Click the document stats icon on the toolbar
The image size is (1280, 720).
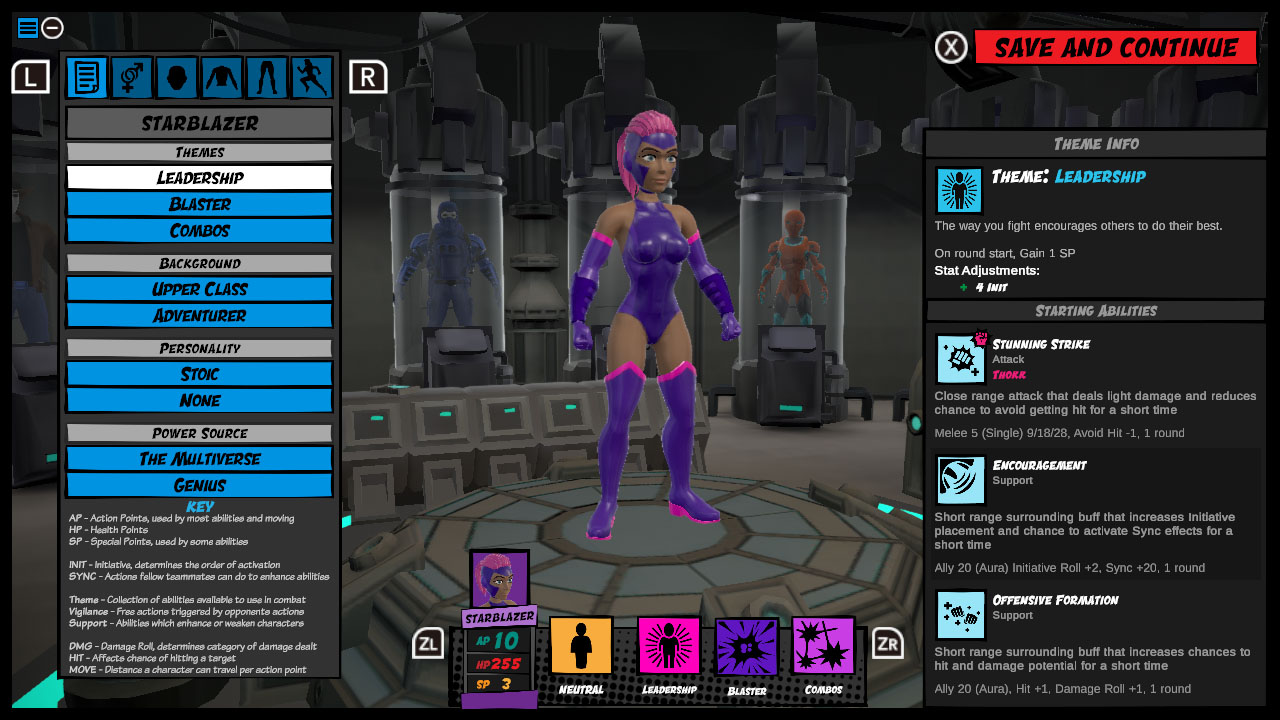point(86,77)
